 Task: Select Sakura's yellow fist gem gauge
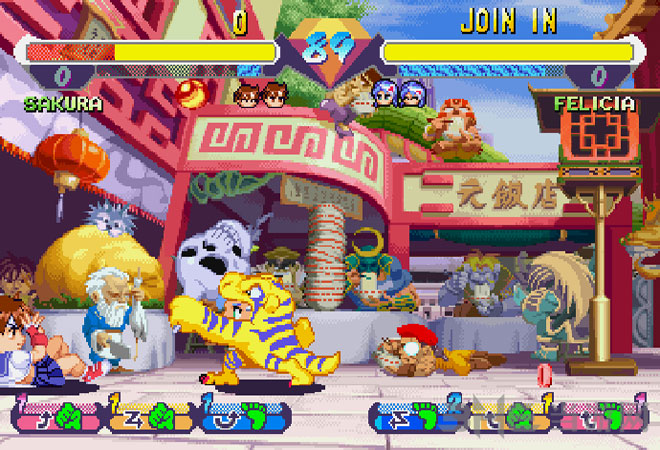point(149,415)
